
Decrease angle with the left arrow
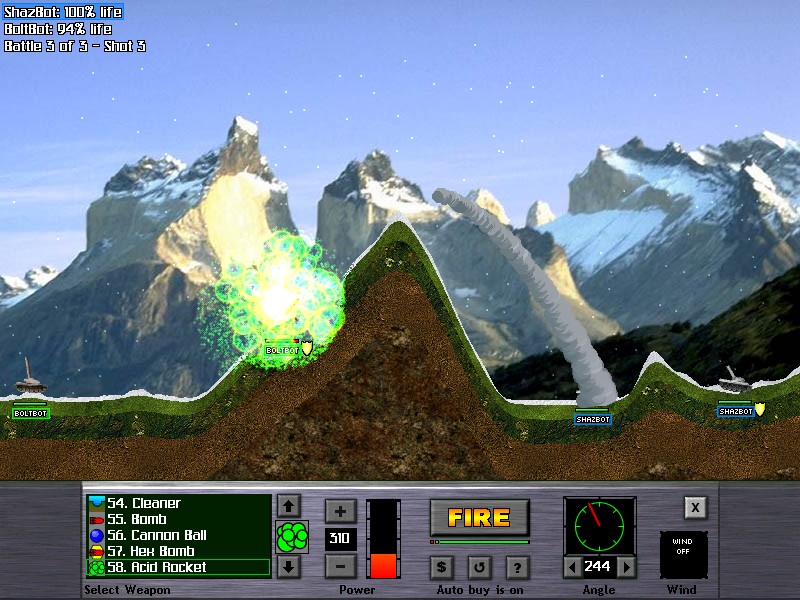click(x=571, y=567)
